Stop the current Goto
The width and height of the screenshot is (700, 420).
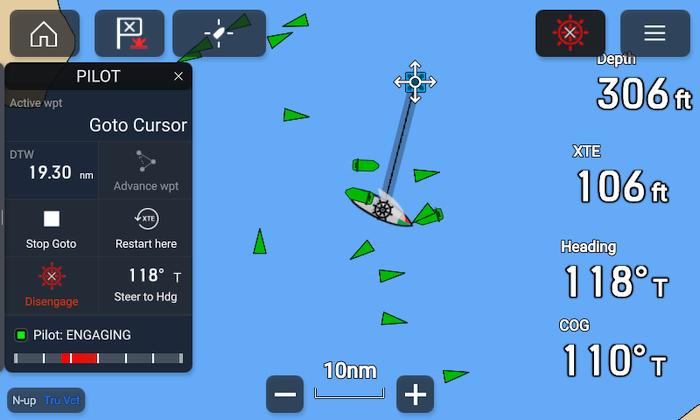click(x=51, y=228)
